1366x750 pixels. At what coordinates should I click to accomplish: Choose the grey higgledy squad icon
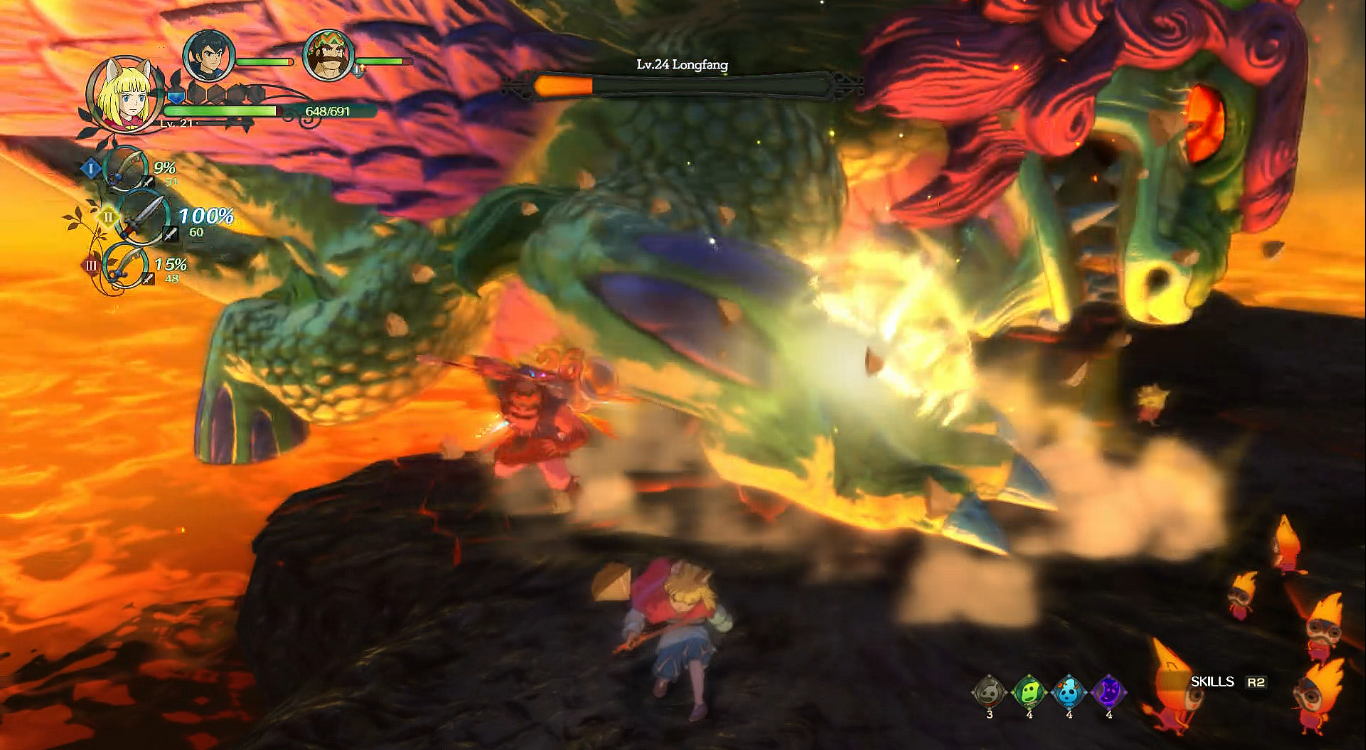[x=989, y=691]
